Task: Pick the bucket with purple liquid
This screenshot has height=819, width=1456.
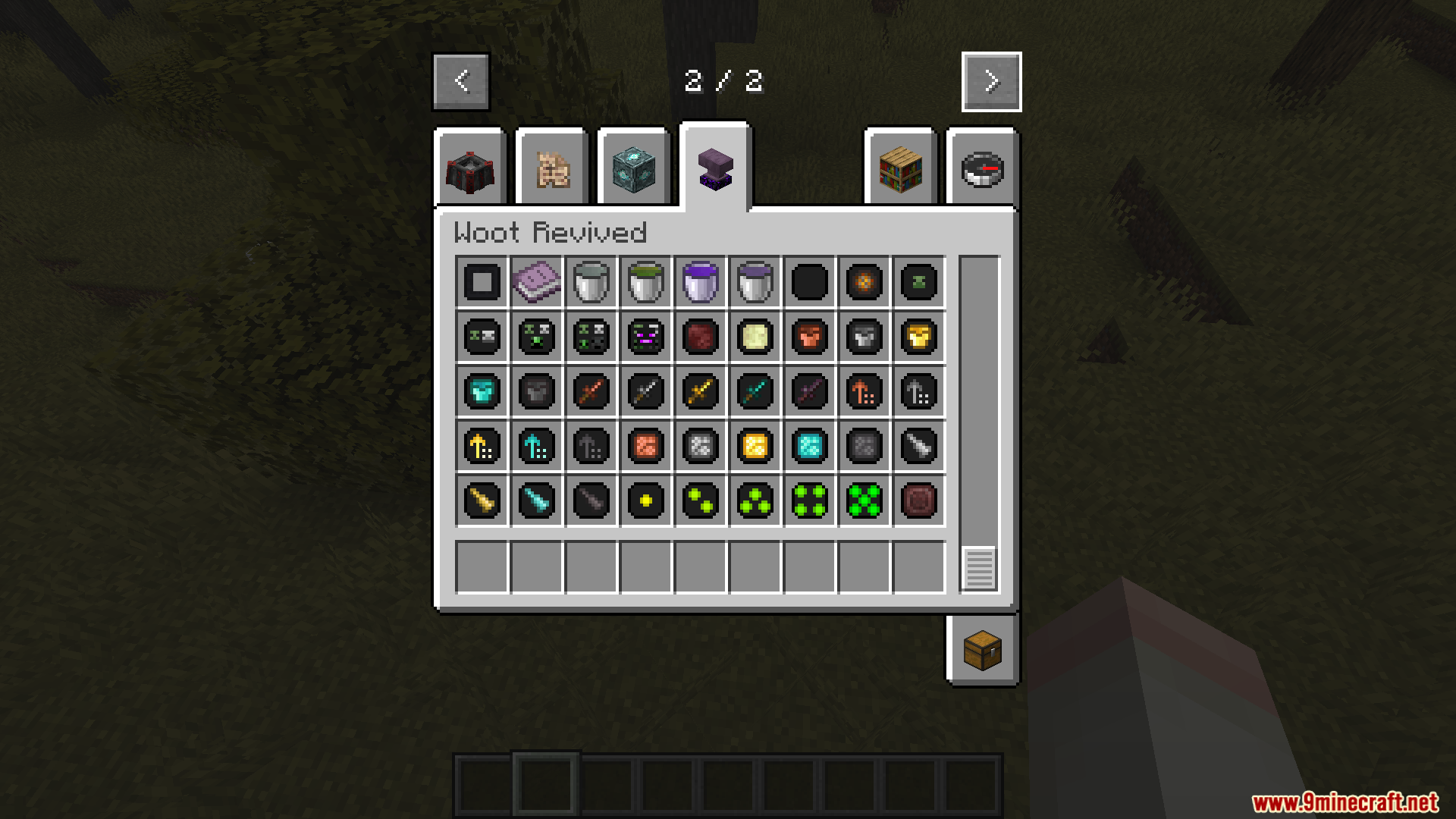Action: coord(700,283)
